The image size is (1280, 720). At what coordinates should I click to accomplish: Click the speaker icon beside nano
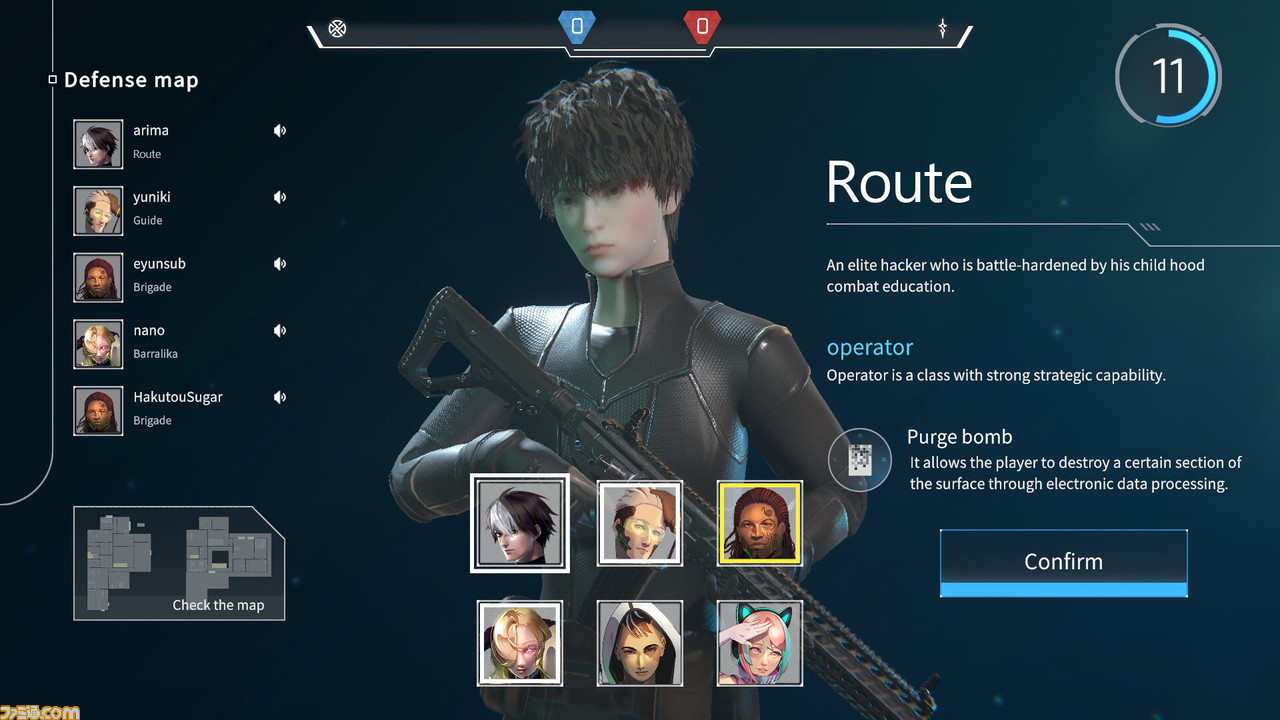(280, 331)
